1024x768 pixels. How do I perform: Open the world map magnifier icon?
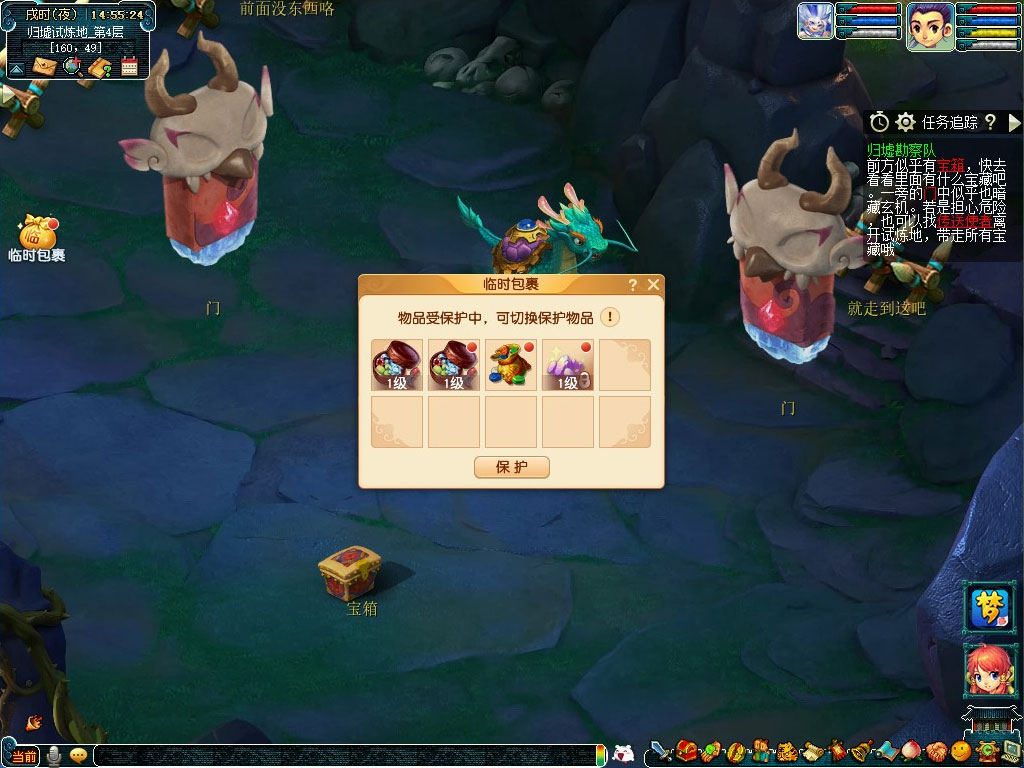(72, 67)
